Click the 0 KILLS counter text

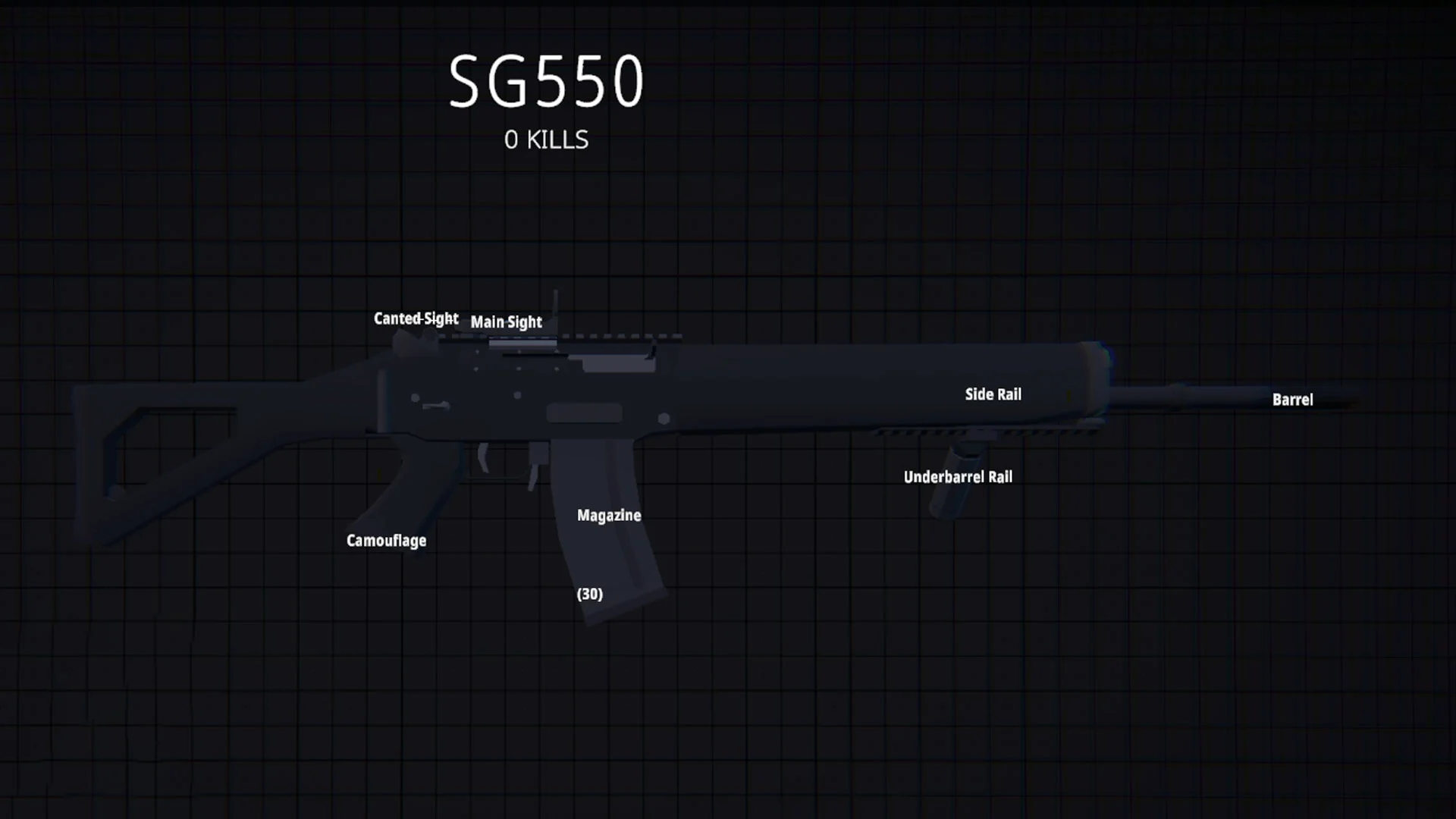click(545, 139)
